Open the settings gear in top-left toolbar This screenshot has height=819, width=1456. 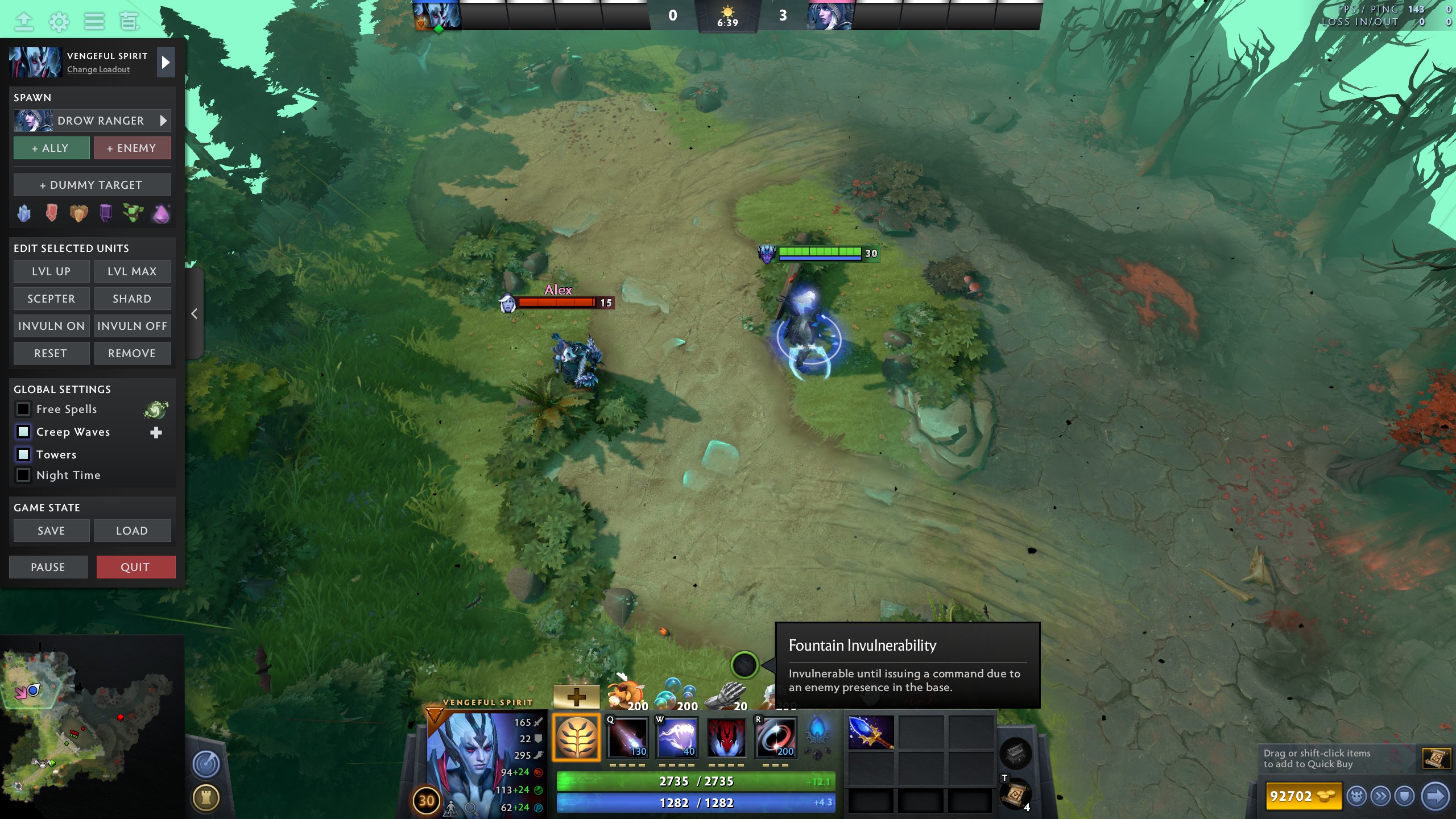click(59, 22)
